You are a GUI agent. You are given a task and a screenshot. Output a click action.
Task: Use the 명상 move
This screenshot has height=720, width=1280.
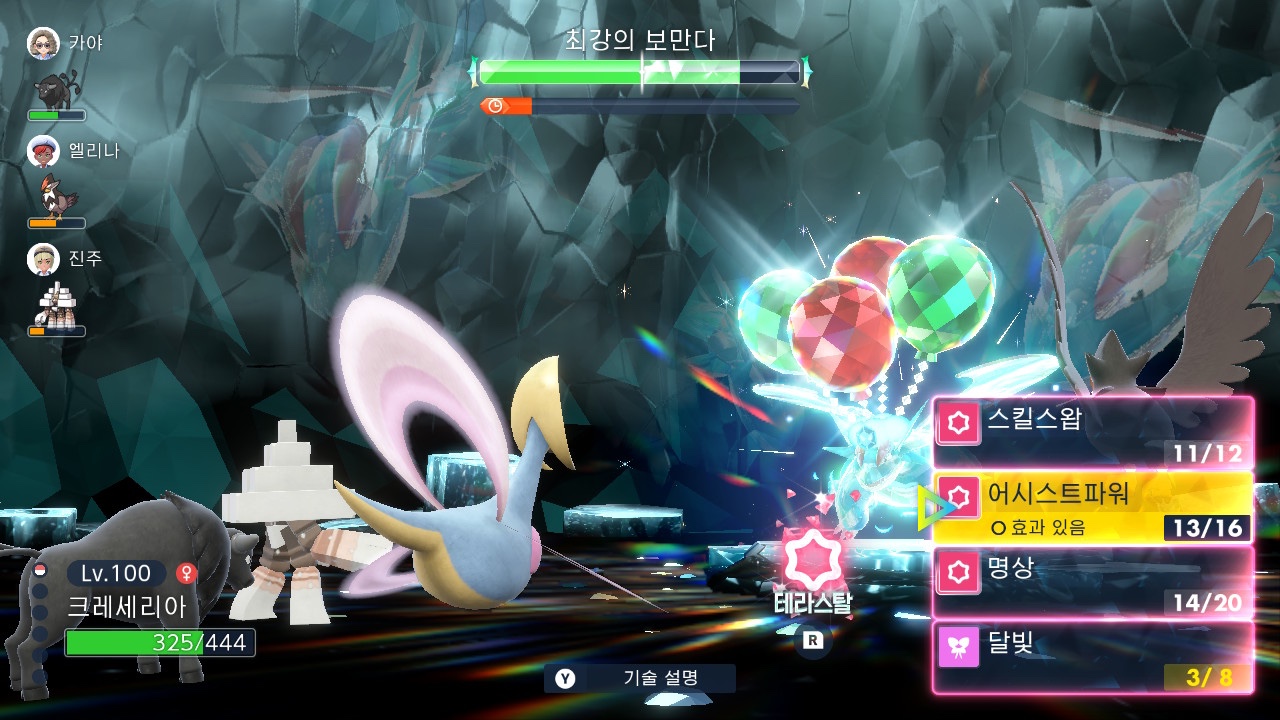pyautogui.click(x=1092, y=582)
